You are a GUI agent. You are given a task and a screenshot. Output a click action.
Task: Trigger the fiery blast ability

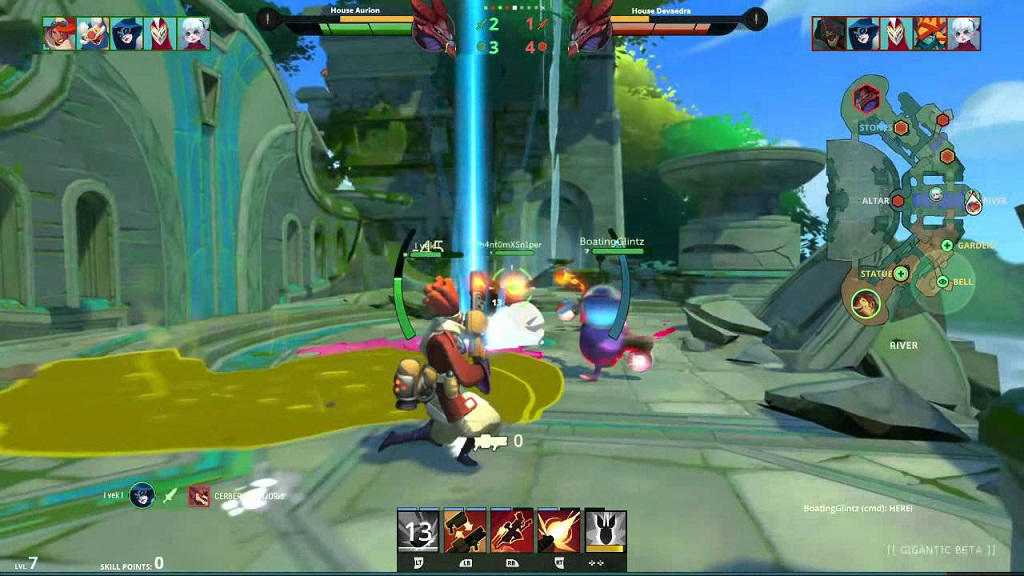click(x=558, y=531)
